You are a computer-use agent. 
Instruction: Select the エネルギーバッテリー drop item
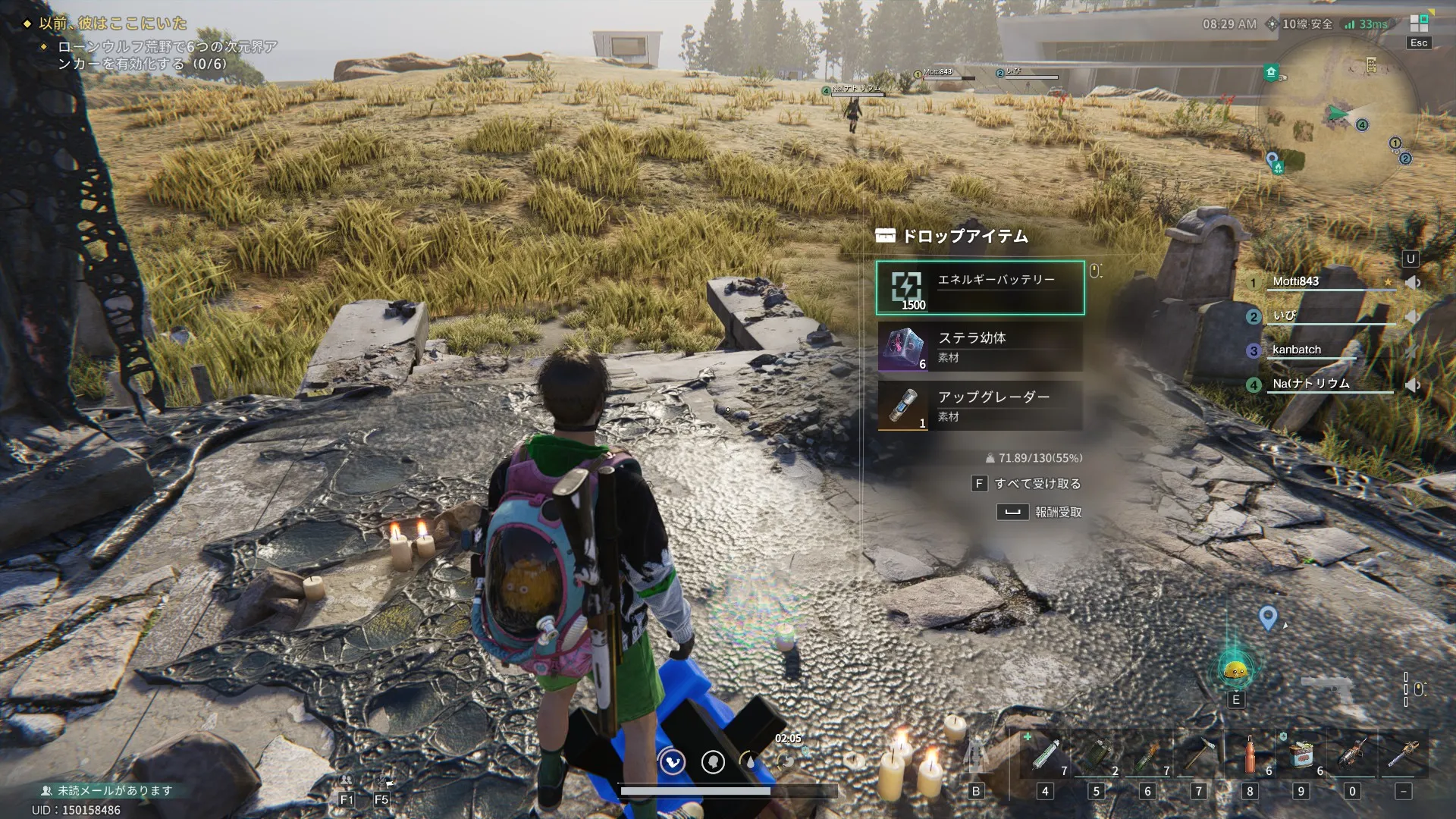tap(980, 287)
